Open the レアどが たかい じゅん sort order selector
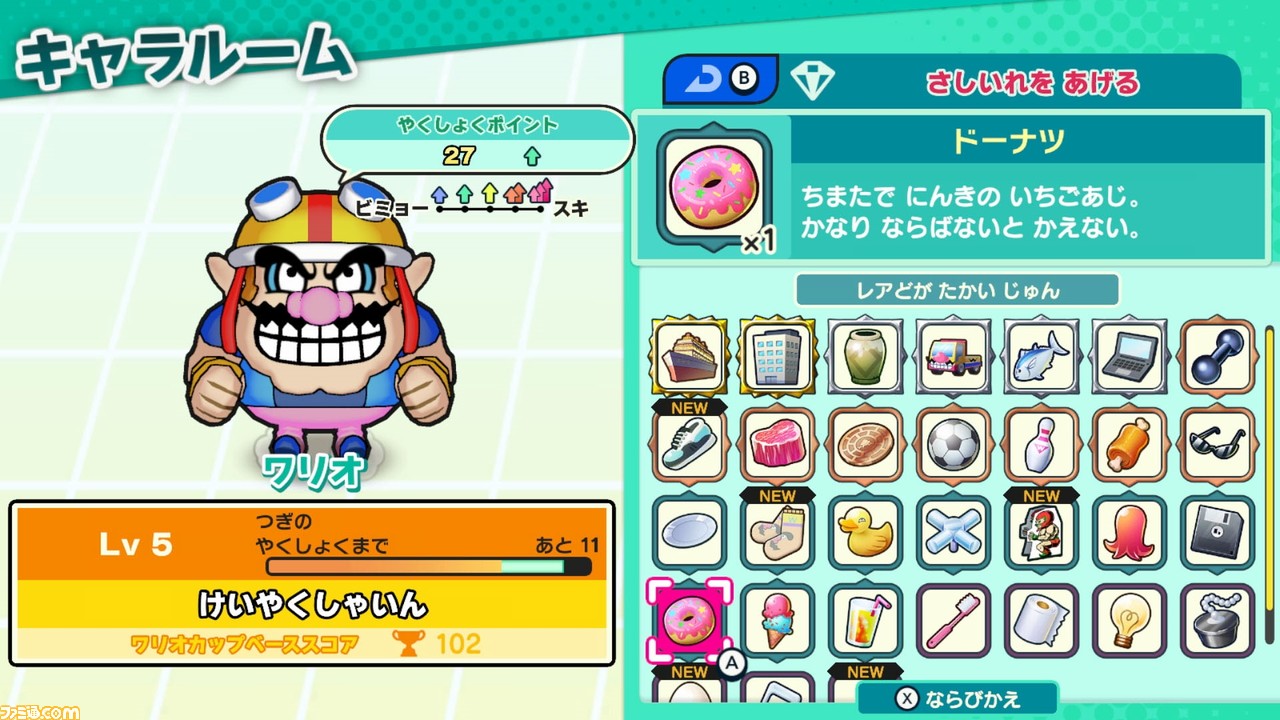The width and height of the screenshot is (1280, 720). 955,290
